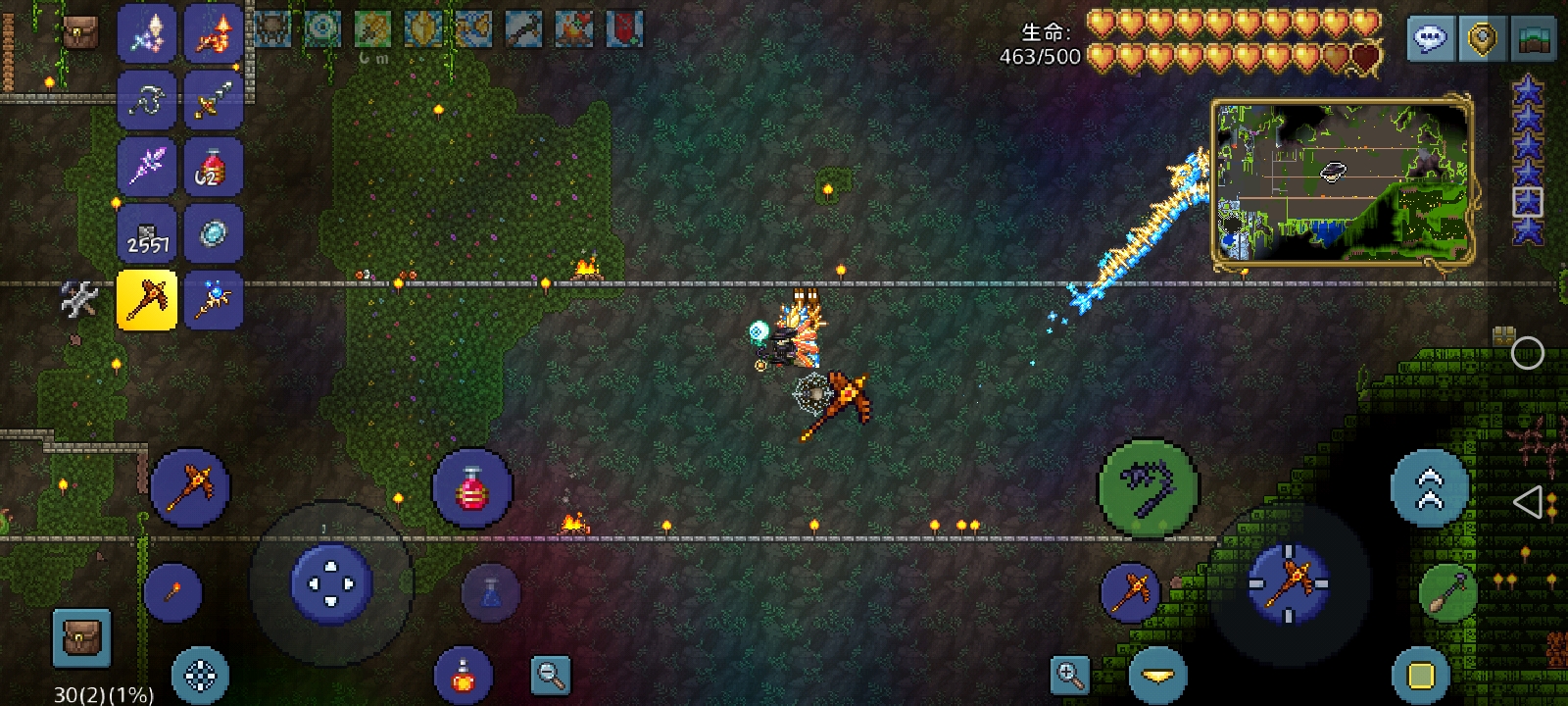Open the world map landscape button
Screen dimensions: 1568x706
click(1536, 39)
